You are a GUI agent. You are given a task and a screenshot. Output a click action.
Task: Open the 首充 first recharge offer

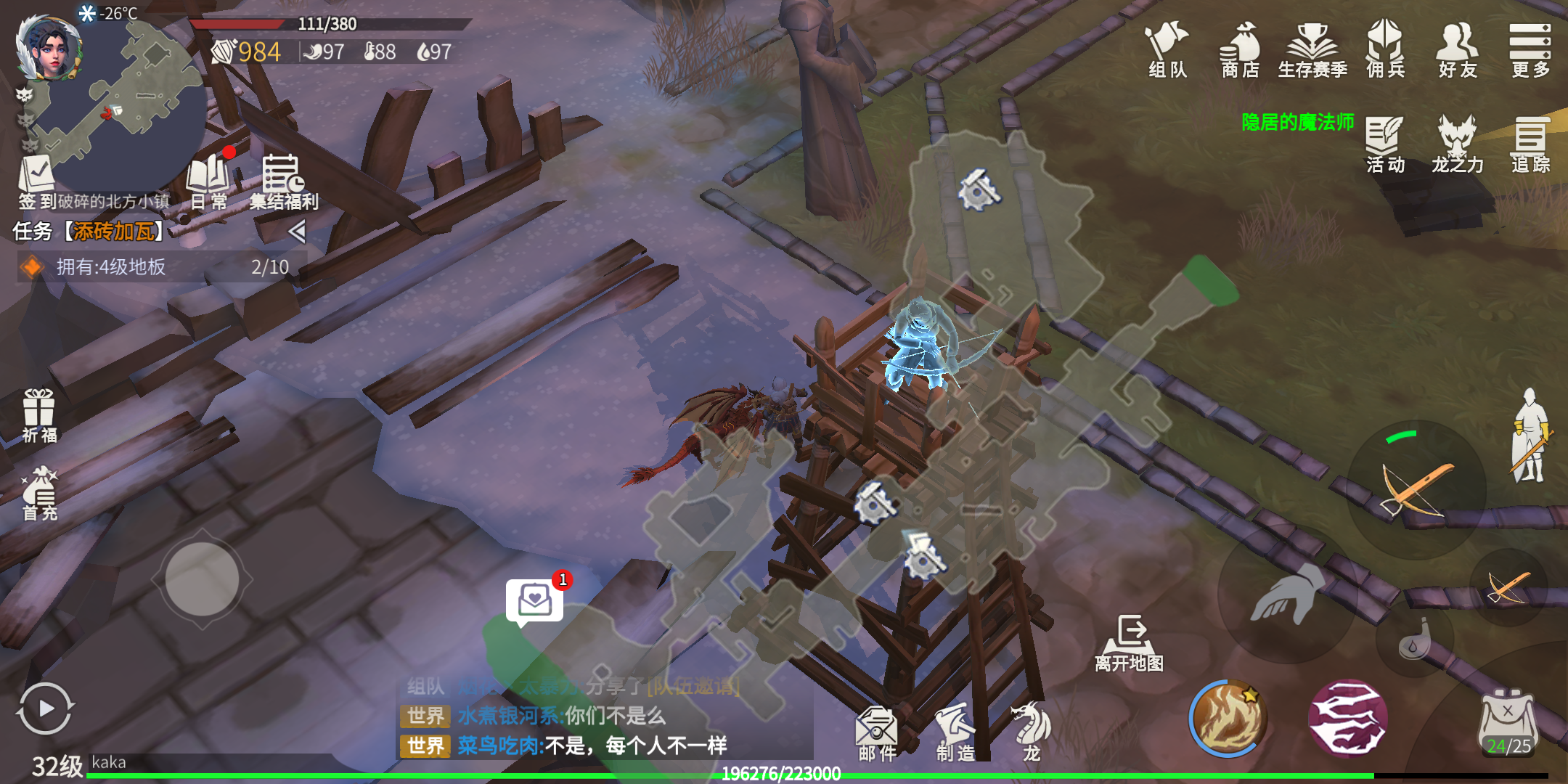click(39, 494)
